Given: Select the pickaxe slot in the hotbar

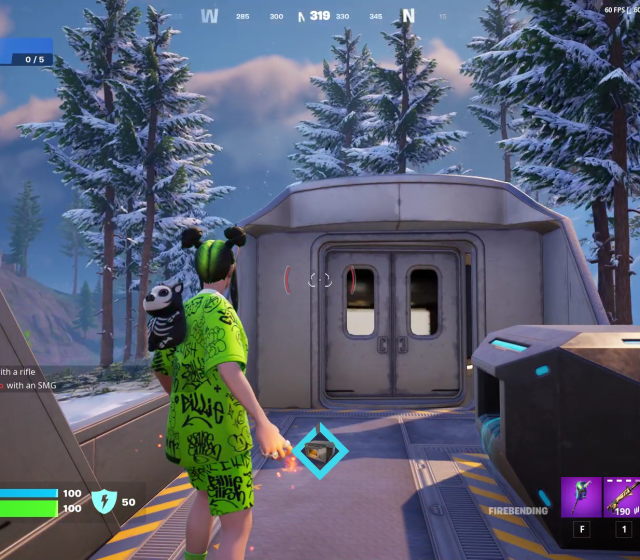Looking at the screenshot, I should pyautogui.click(x=580, y=497).
